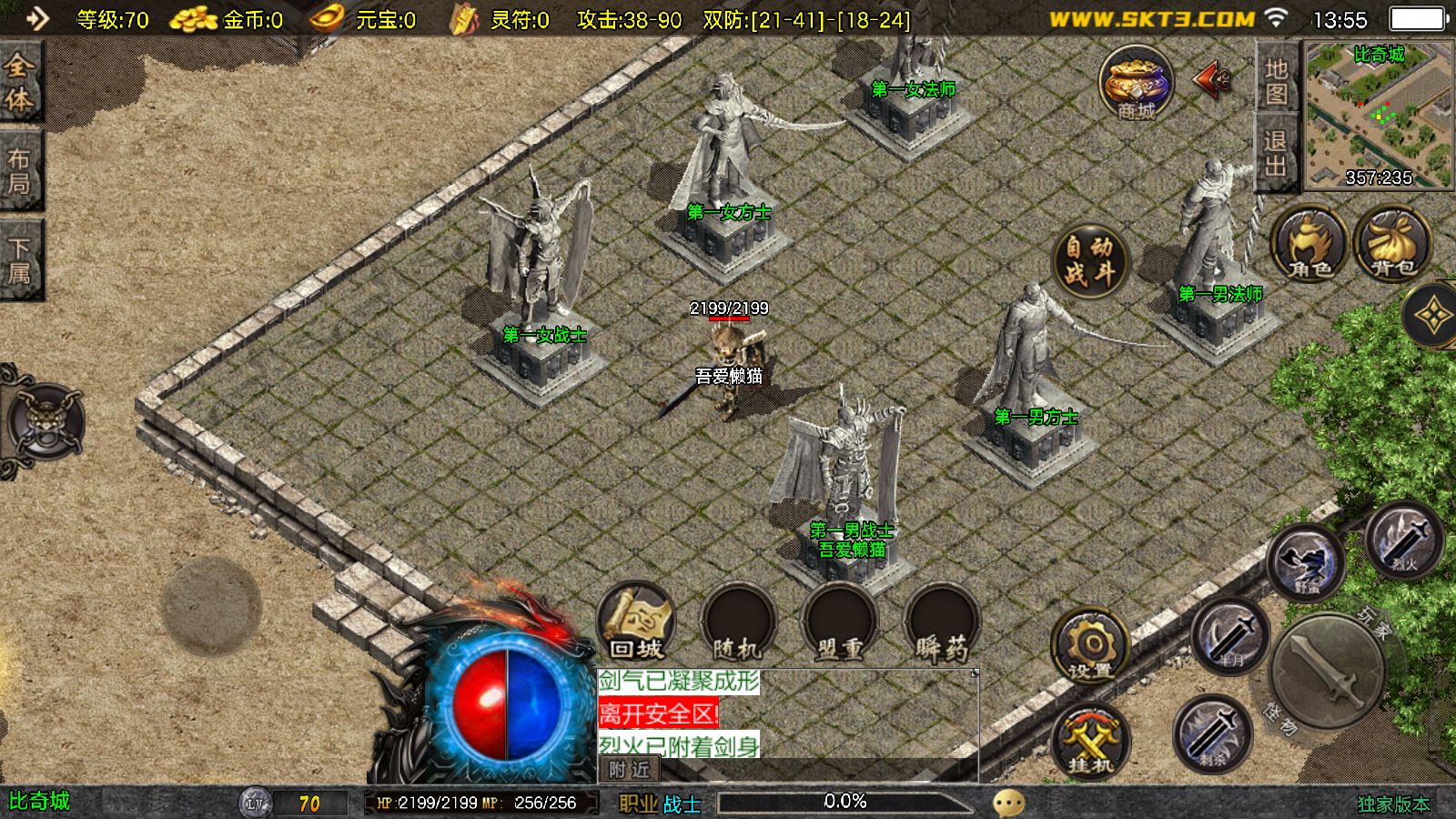Screen dimensions: 1456x819
Task: Cast the 烈火 flame sword skill
Action: click(x=1403, y=540)
